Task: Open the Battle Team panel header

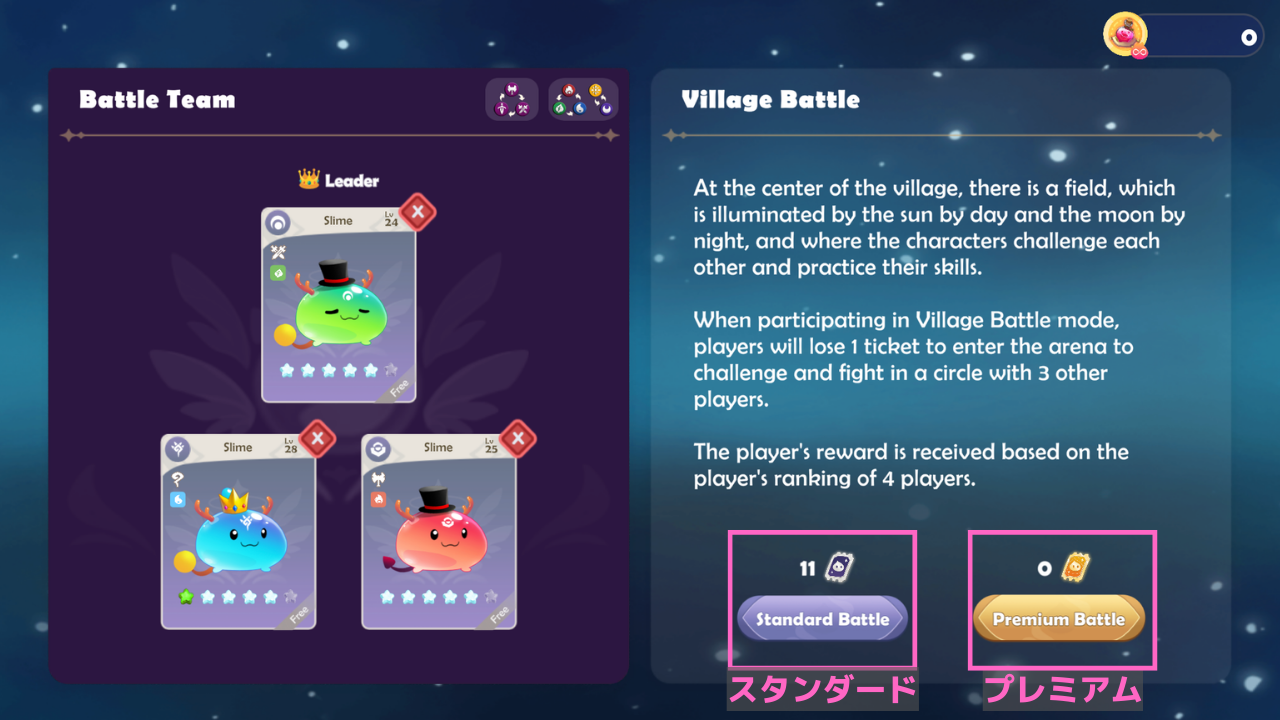Action: click(158, 99)
